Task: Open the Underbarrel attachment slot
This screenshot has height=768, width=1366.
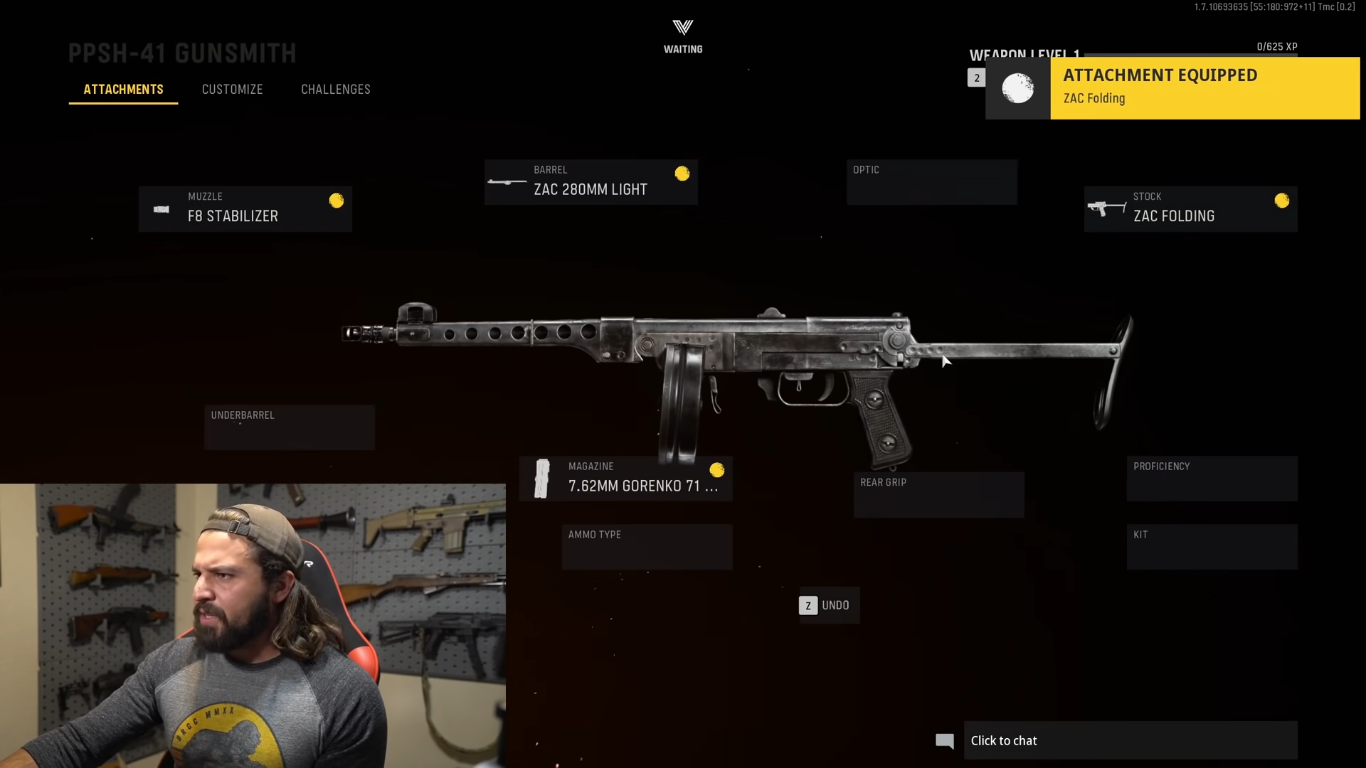Action: 289,427
